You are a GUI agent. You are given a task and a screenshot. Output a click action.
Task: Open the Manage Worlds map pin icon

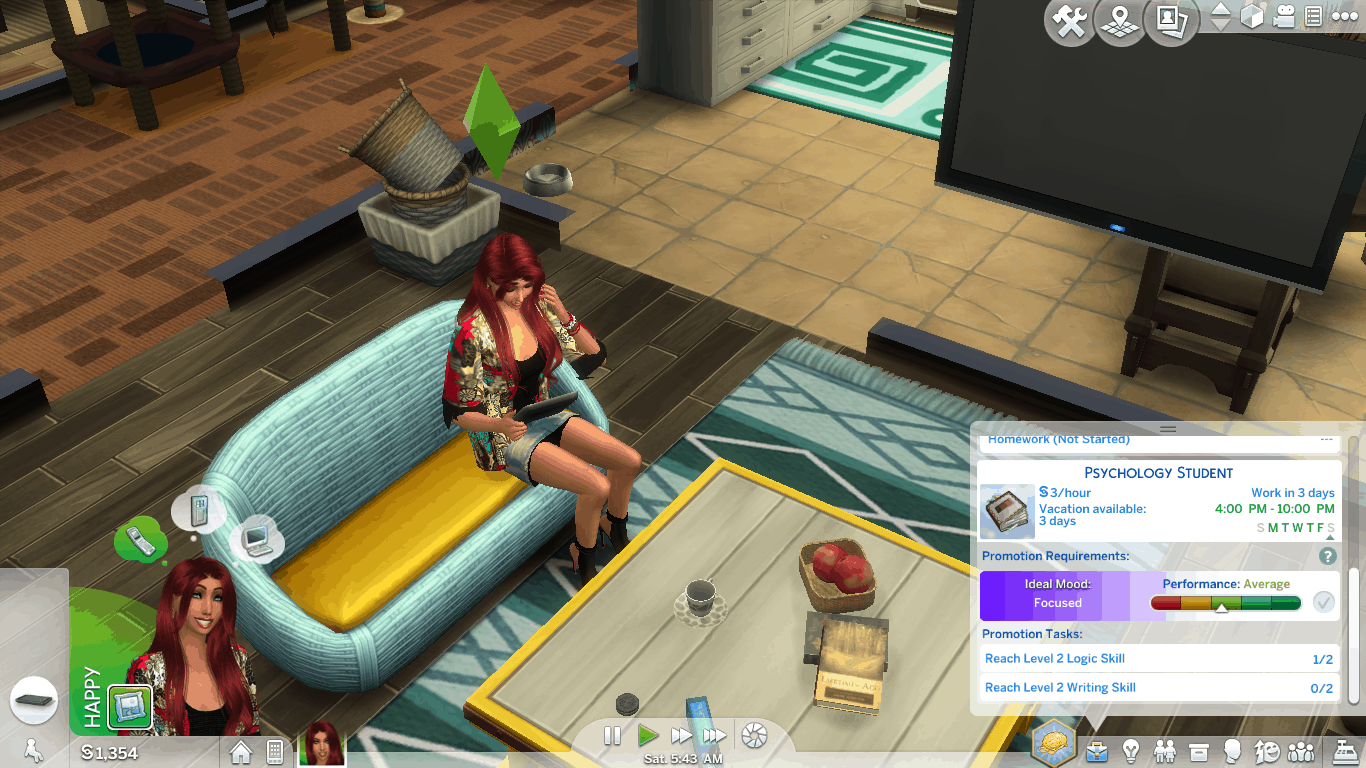point(1120,22)
